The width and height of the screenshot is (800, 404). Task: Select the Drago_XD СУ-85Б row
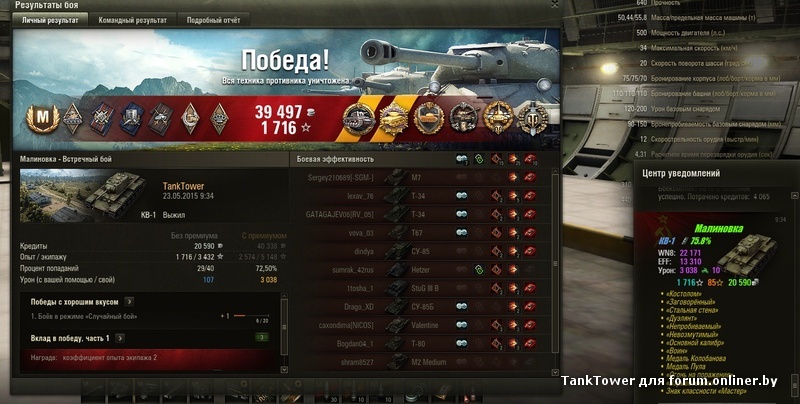(420, 306)
